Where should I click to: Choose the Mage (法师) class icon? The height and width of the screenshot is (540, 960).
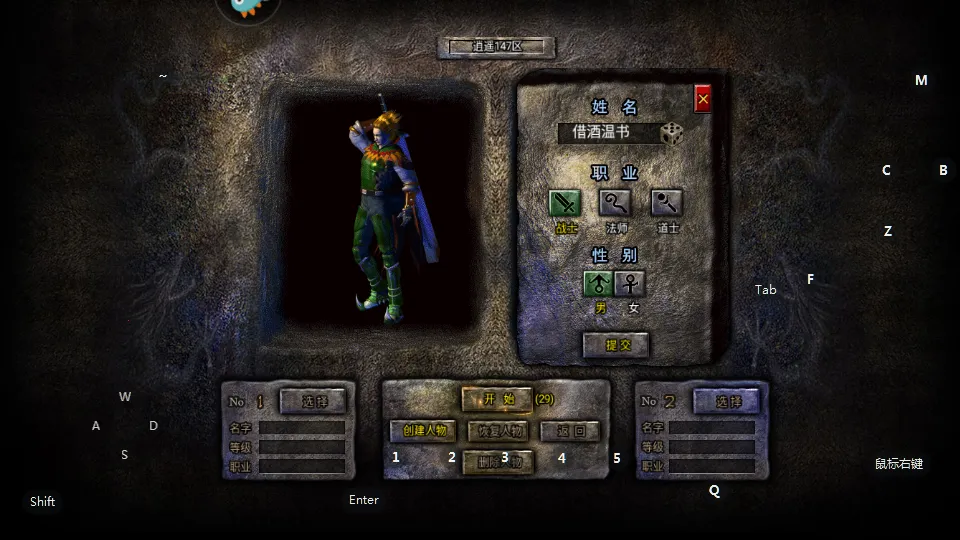click(615, 204)
